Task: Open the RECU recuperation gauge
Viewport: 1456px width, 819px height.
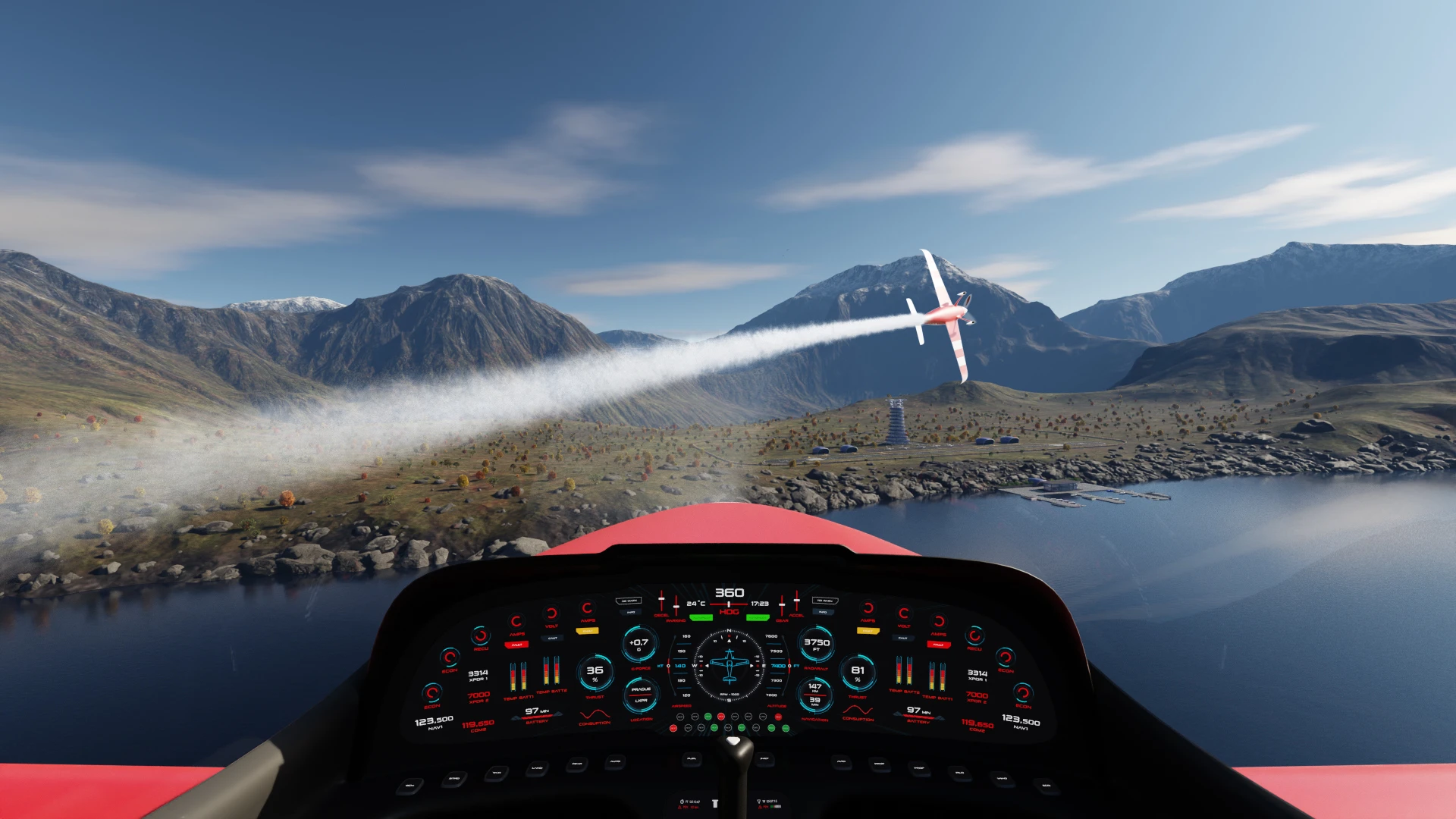Action: (x=480, y=637)
